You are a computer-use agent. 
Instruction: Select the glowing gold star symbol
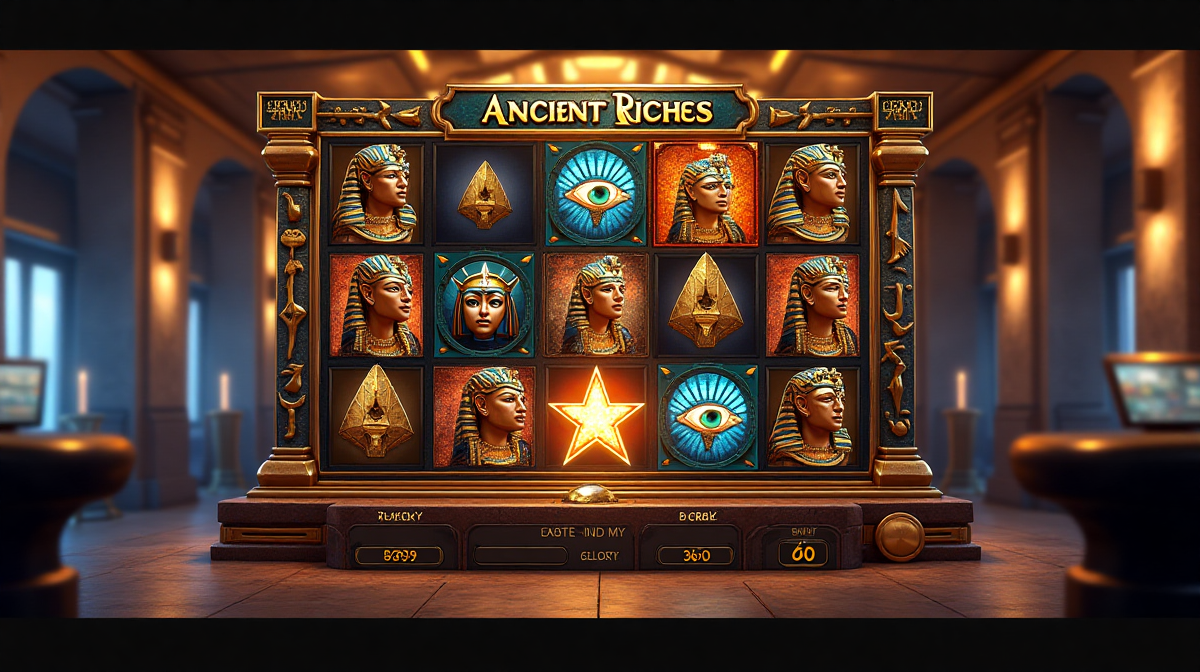(596, 416)
